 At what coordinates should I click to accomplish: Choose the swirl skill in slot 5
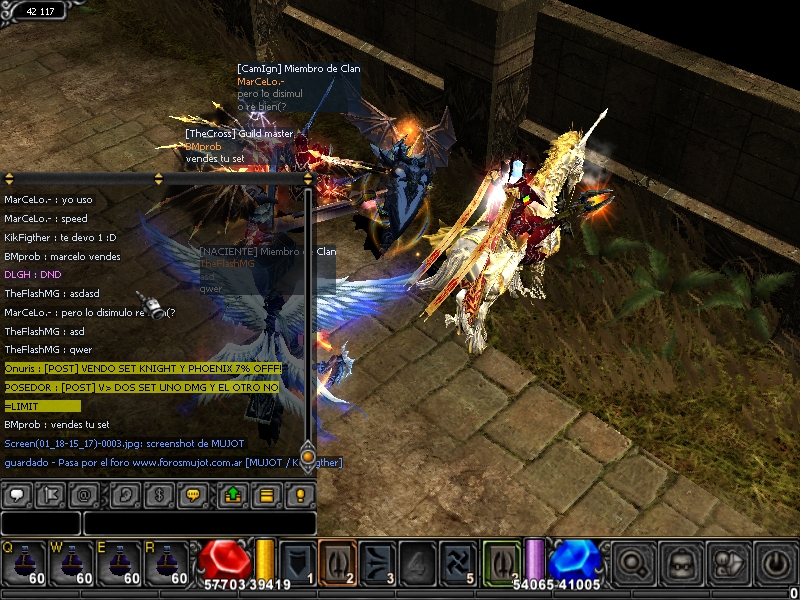click(x=458, y=561)
